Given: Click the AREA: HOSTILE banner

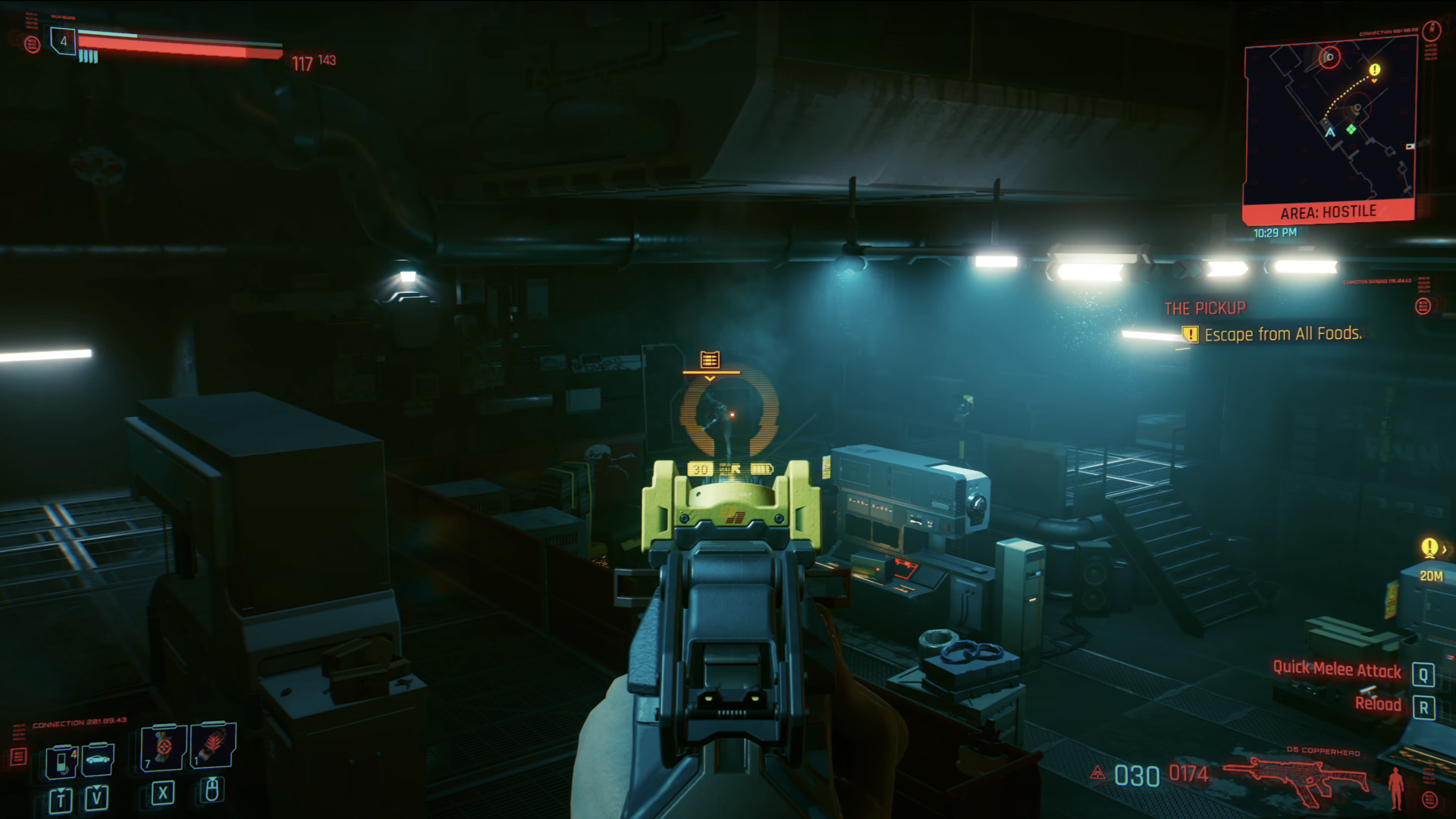Looking at the screenshot, I should 1329,212.
